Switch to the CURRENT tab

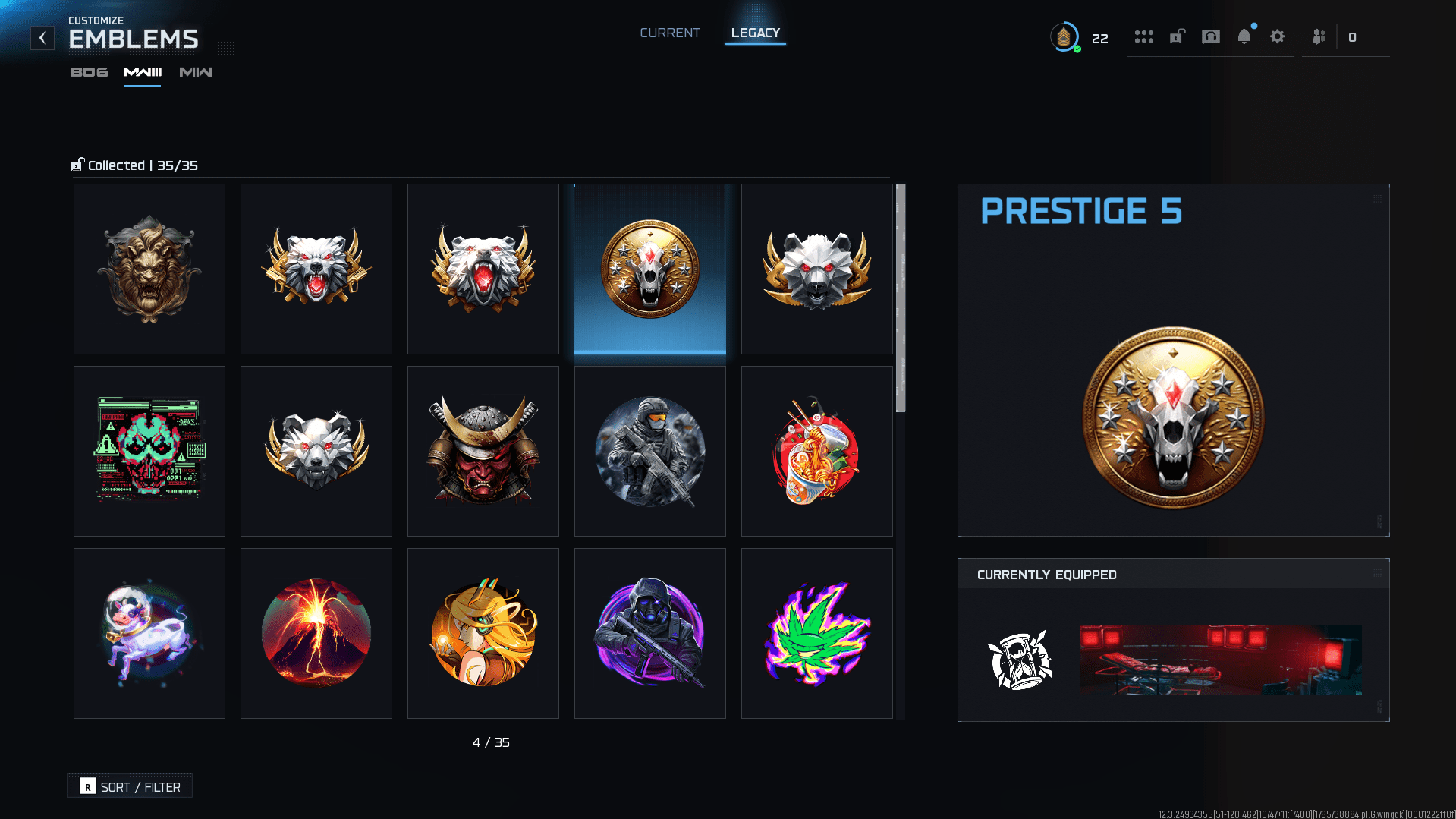tap(670, 33)
